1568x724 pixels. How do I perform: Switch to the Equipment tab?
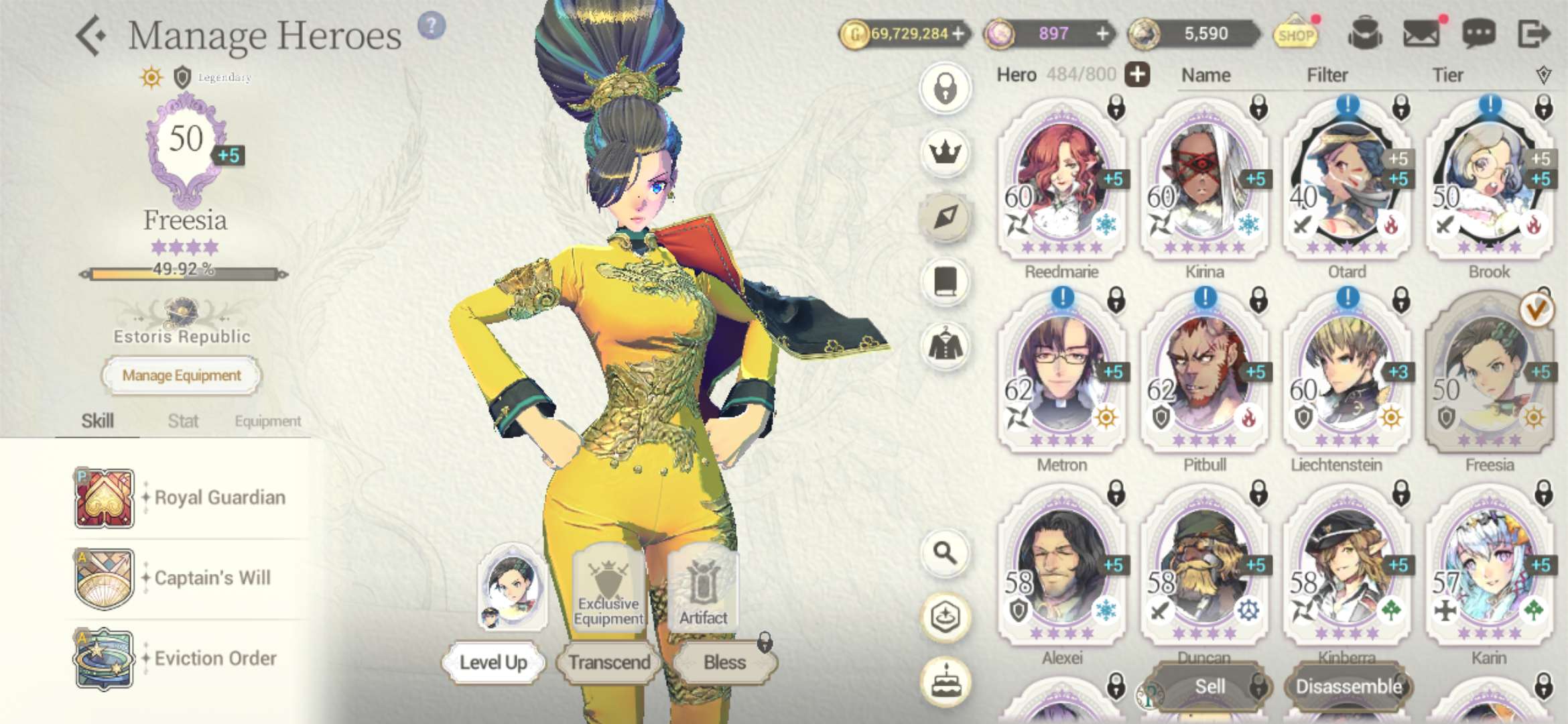(267, 421)
